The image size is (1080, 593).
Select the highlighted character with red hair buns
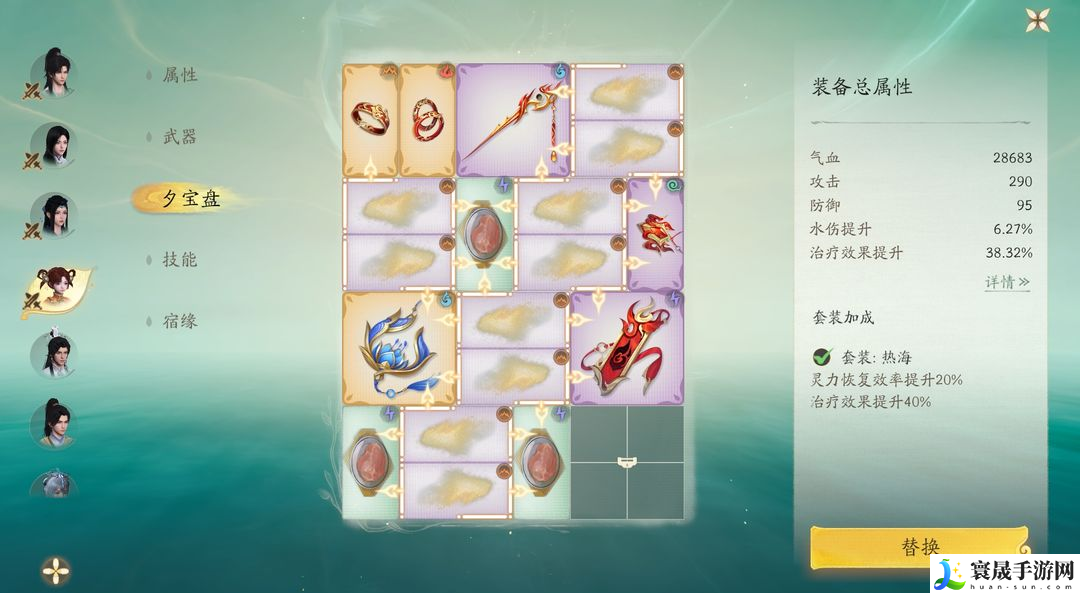(55, 289)
